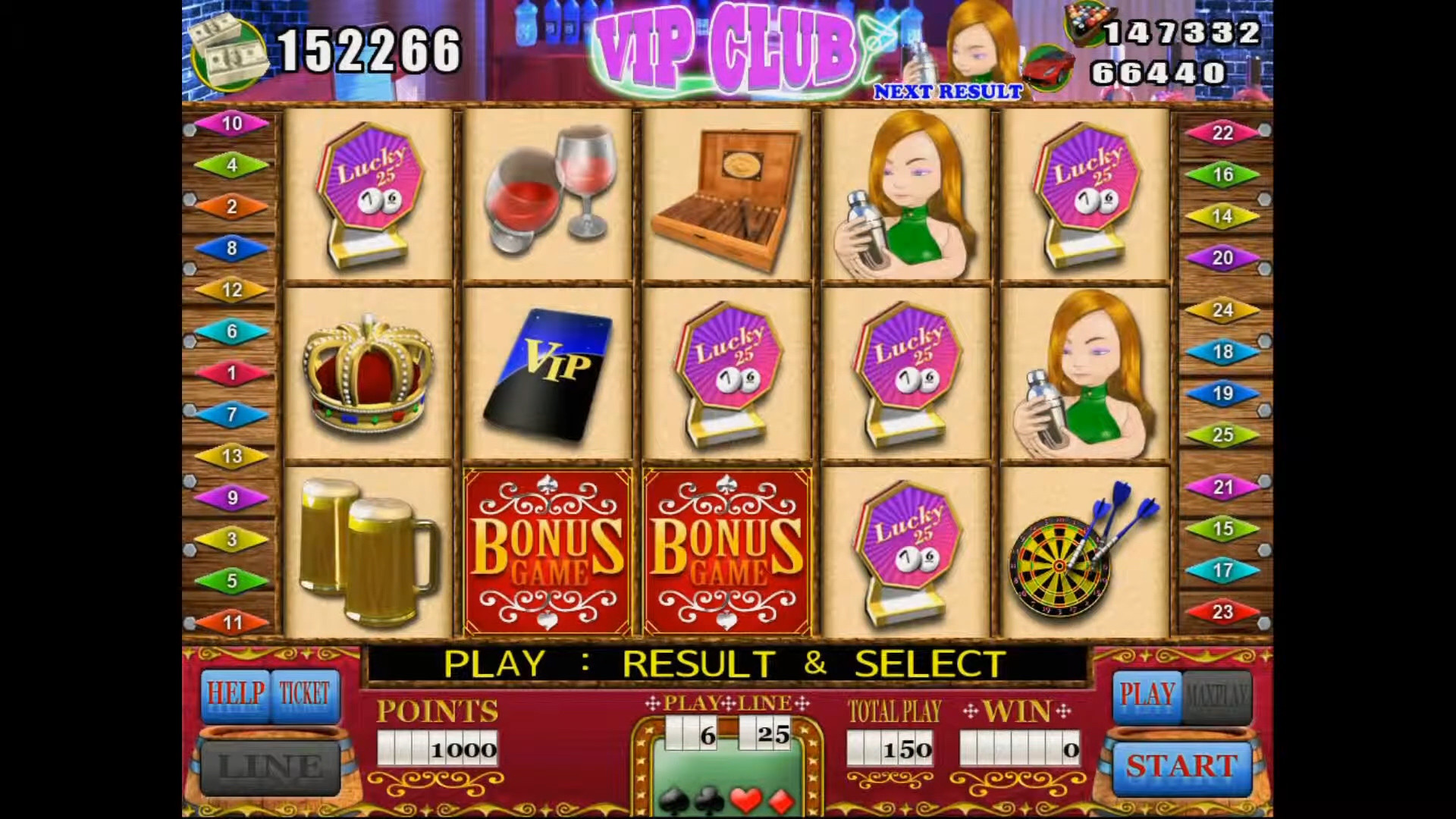1456x819 pixels.
Task: Select payline marker 13
Action: 232,457
